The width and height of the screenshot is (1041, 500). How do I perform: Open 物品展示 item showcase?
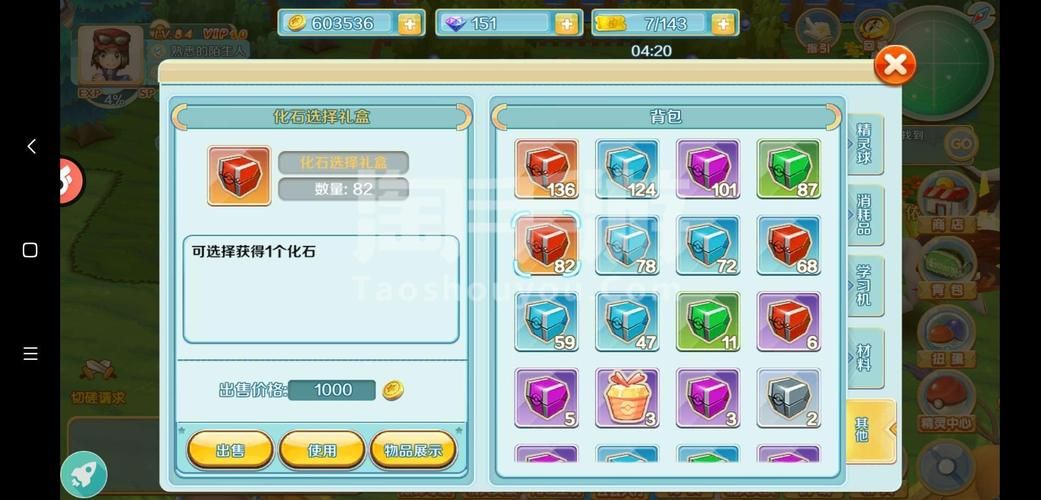tap(413, 450)
